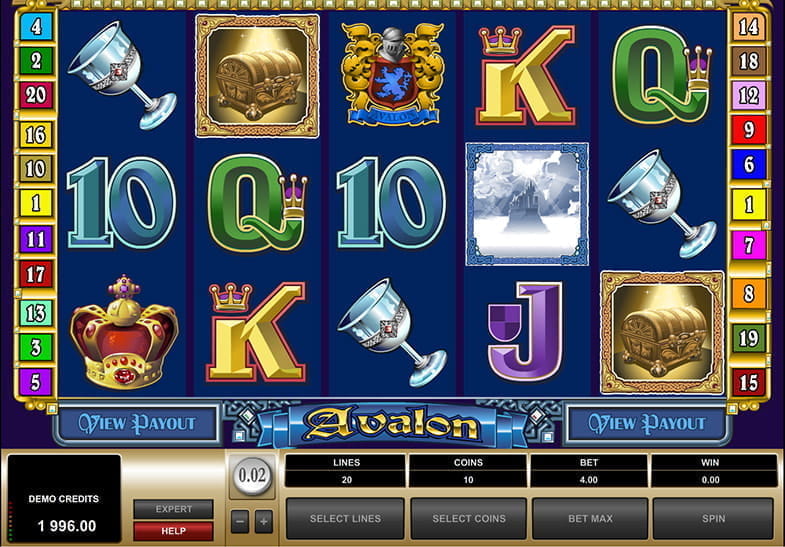The width and height of the screenshot is (785, 547).
Task: Select the payline 13 marker
Action: click(35, 312)
